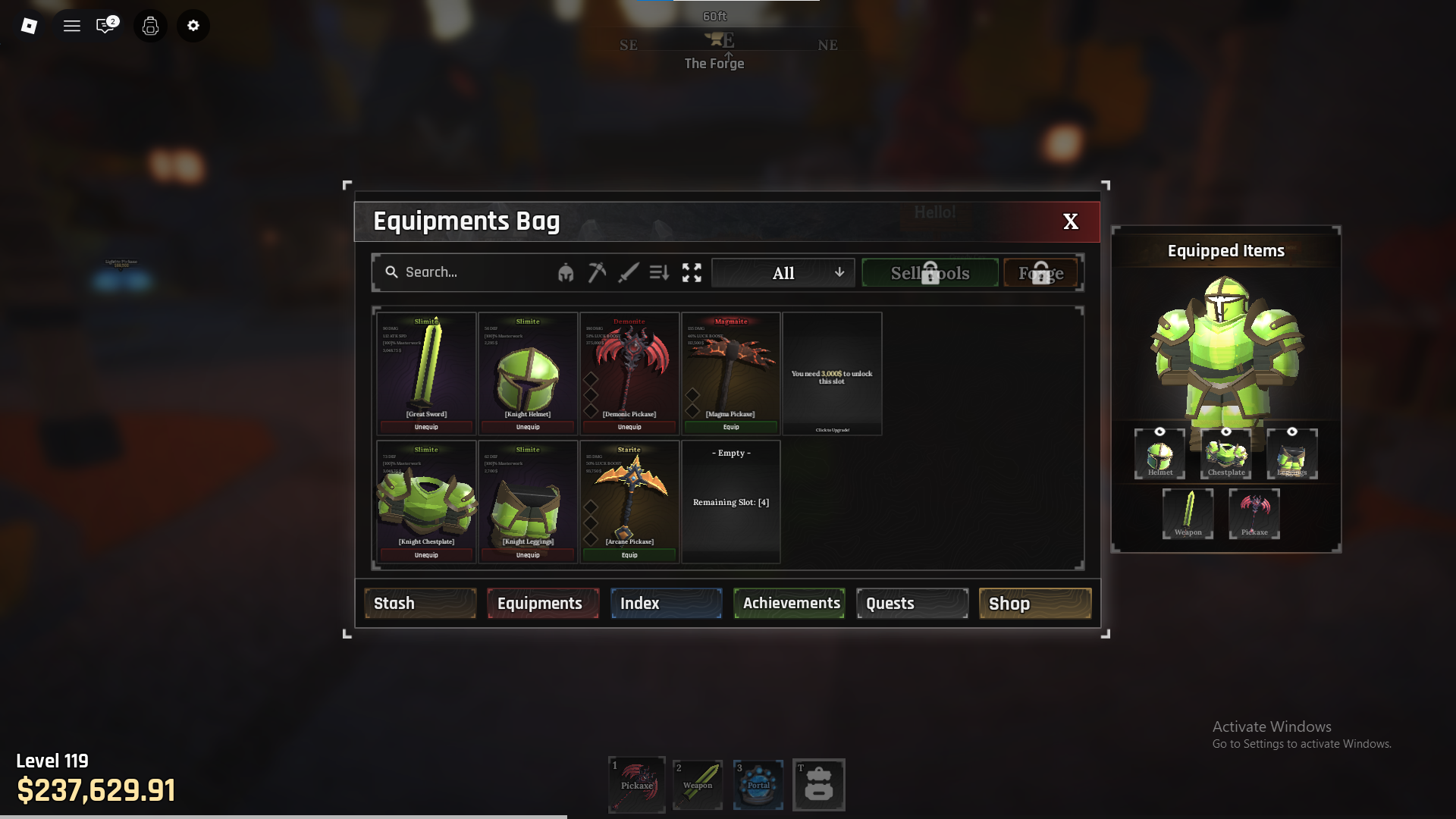Show the Achievements tab
The image size is (1456, 819).
[x=789, y=604]
